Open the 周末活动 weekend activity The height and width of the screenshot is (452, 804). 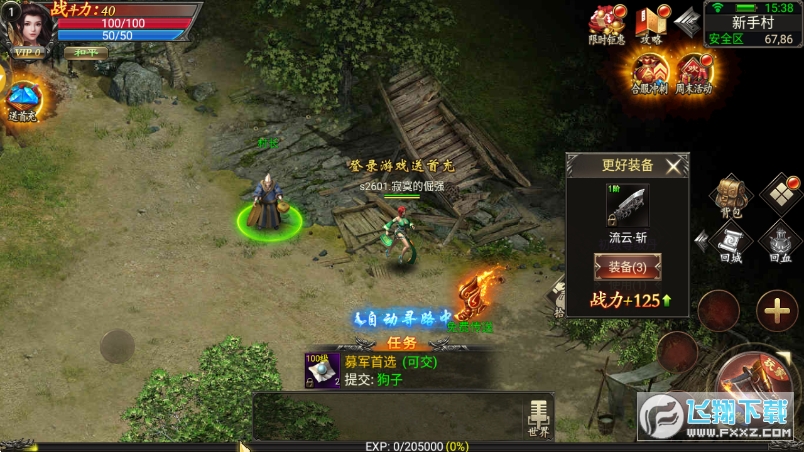pyautogui.click(x=694, y=72)
